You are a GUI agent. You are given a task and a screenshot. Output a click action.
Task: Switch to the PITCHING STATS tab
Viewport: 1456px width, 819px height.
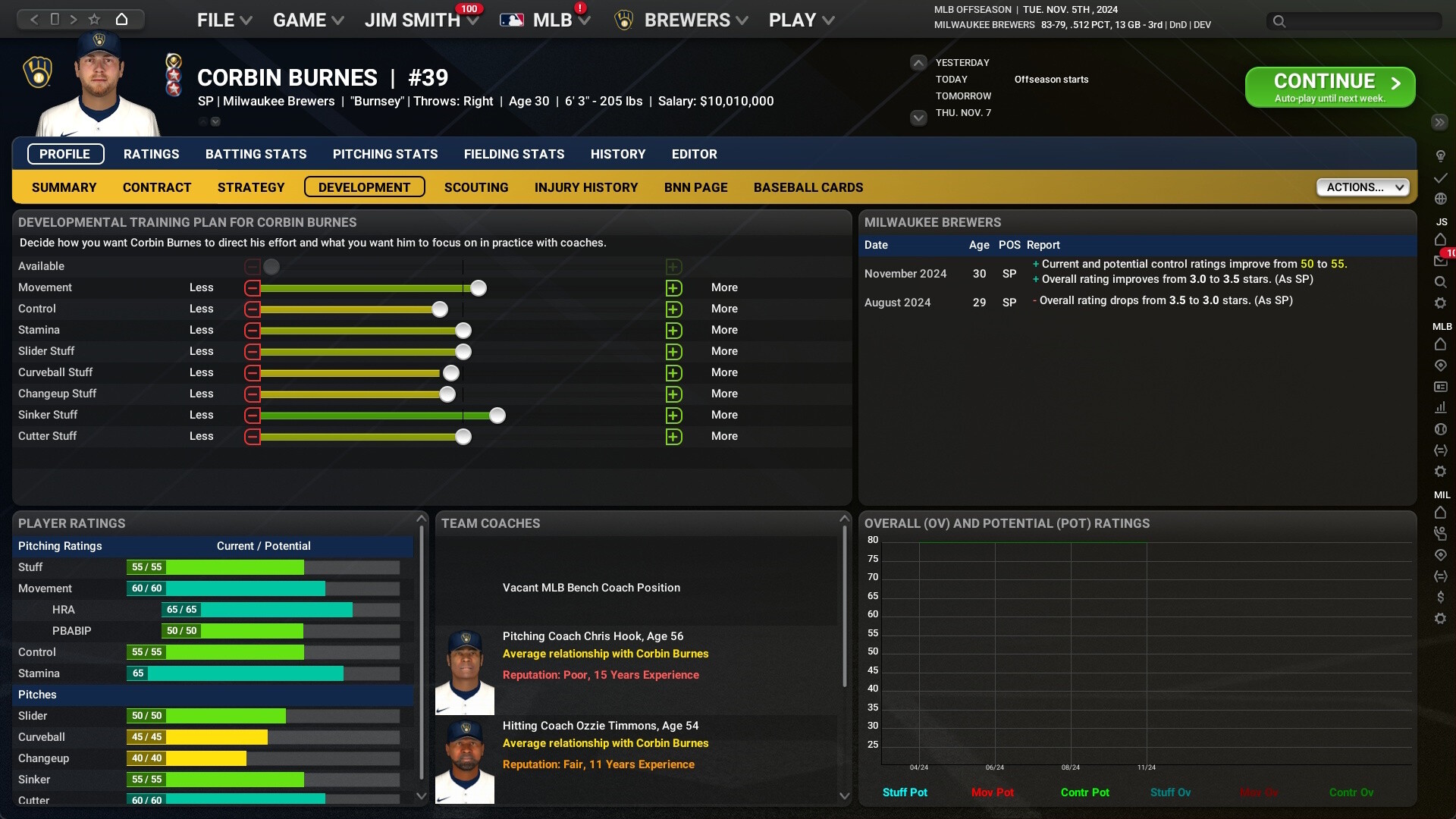coord(384,154)
